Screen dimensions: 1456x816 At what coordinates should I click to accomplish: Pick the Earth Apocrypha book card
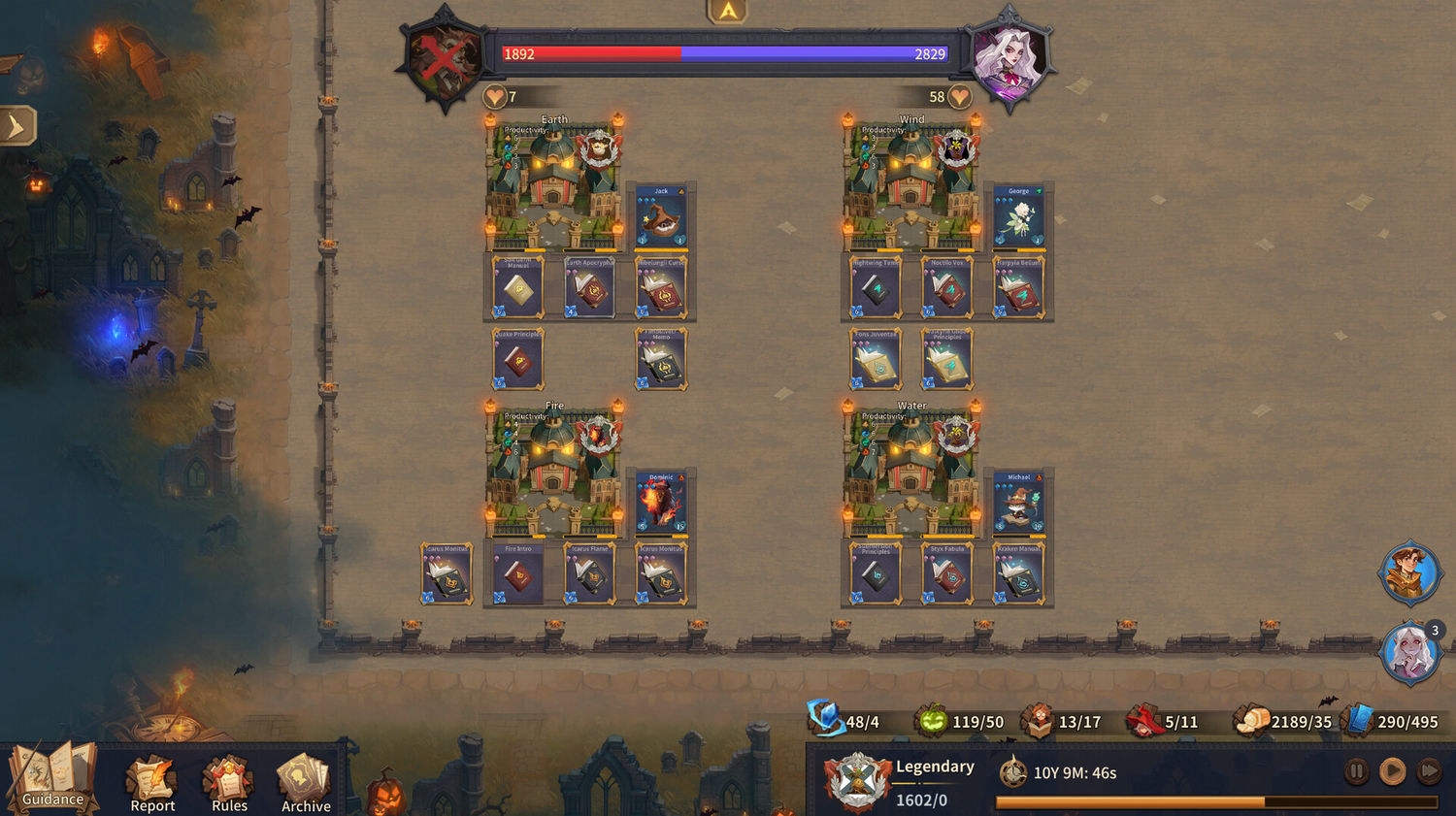point(589,287)
